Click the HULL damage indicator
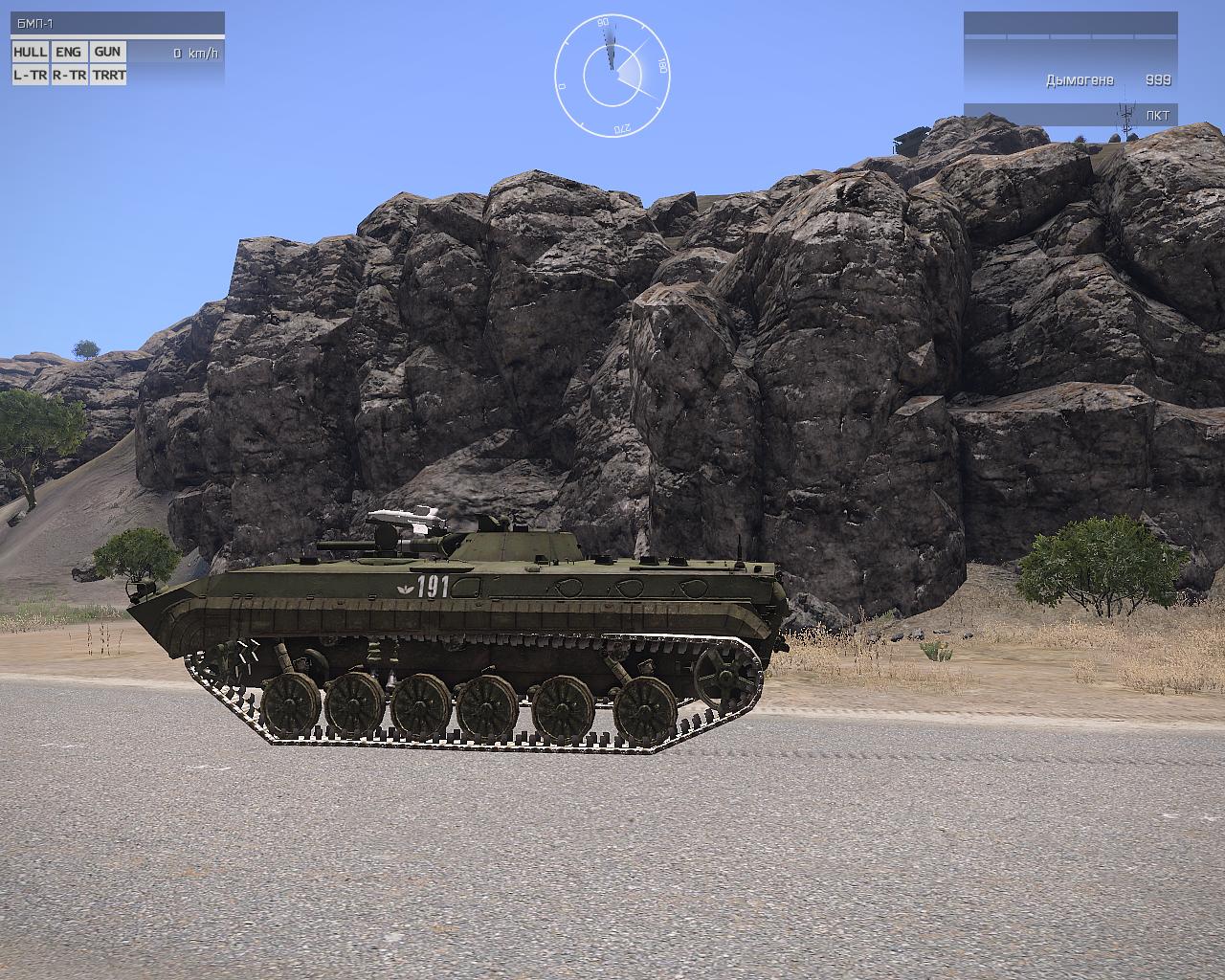1225x980 pixels. [x=30, y=52]
